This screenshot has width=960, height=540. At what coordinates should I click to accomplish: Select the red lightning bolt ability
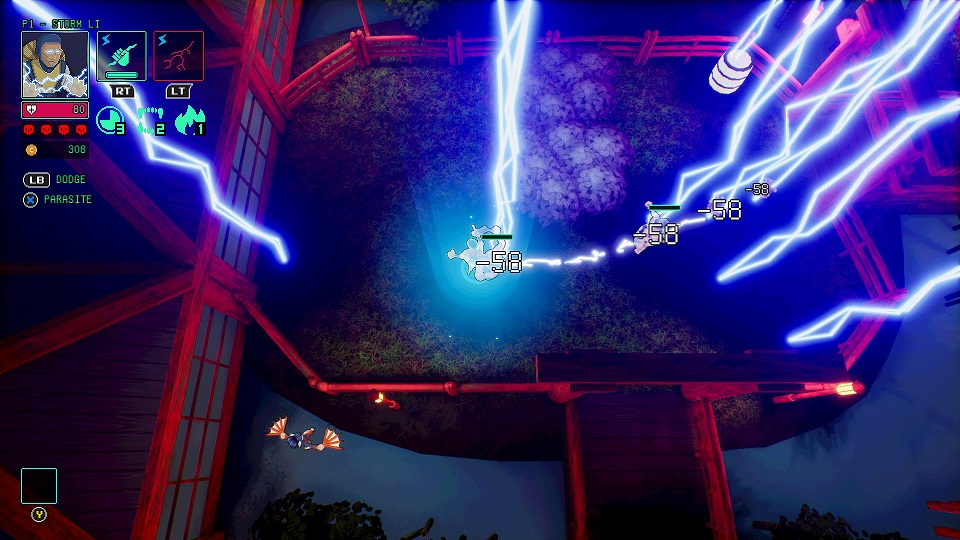click(178, 55)
